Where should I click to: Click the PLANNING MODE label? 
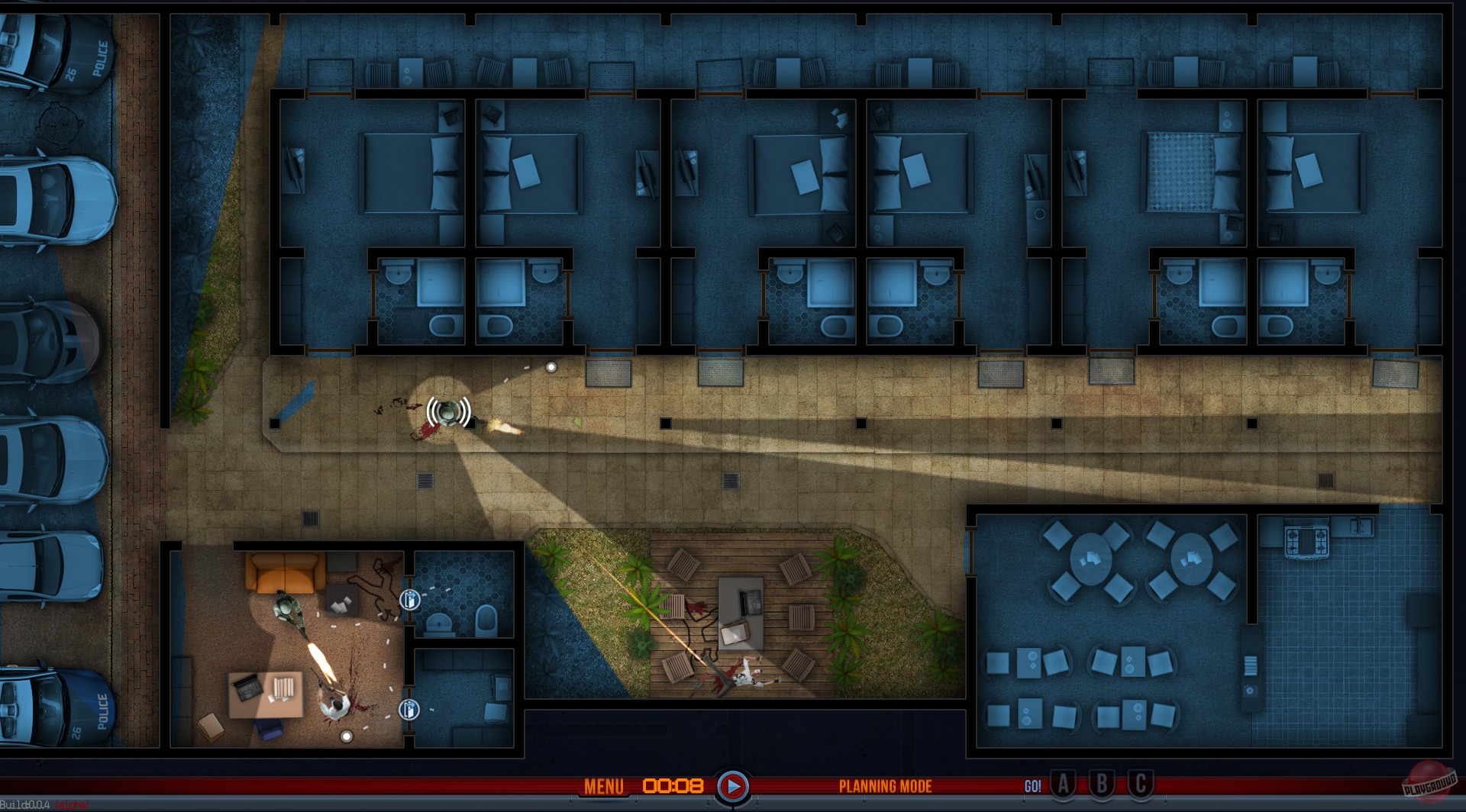pos(886,785)
